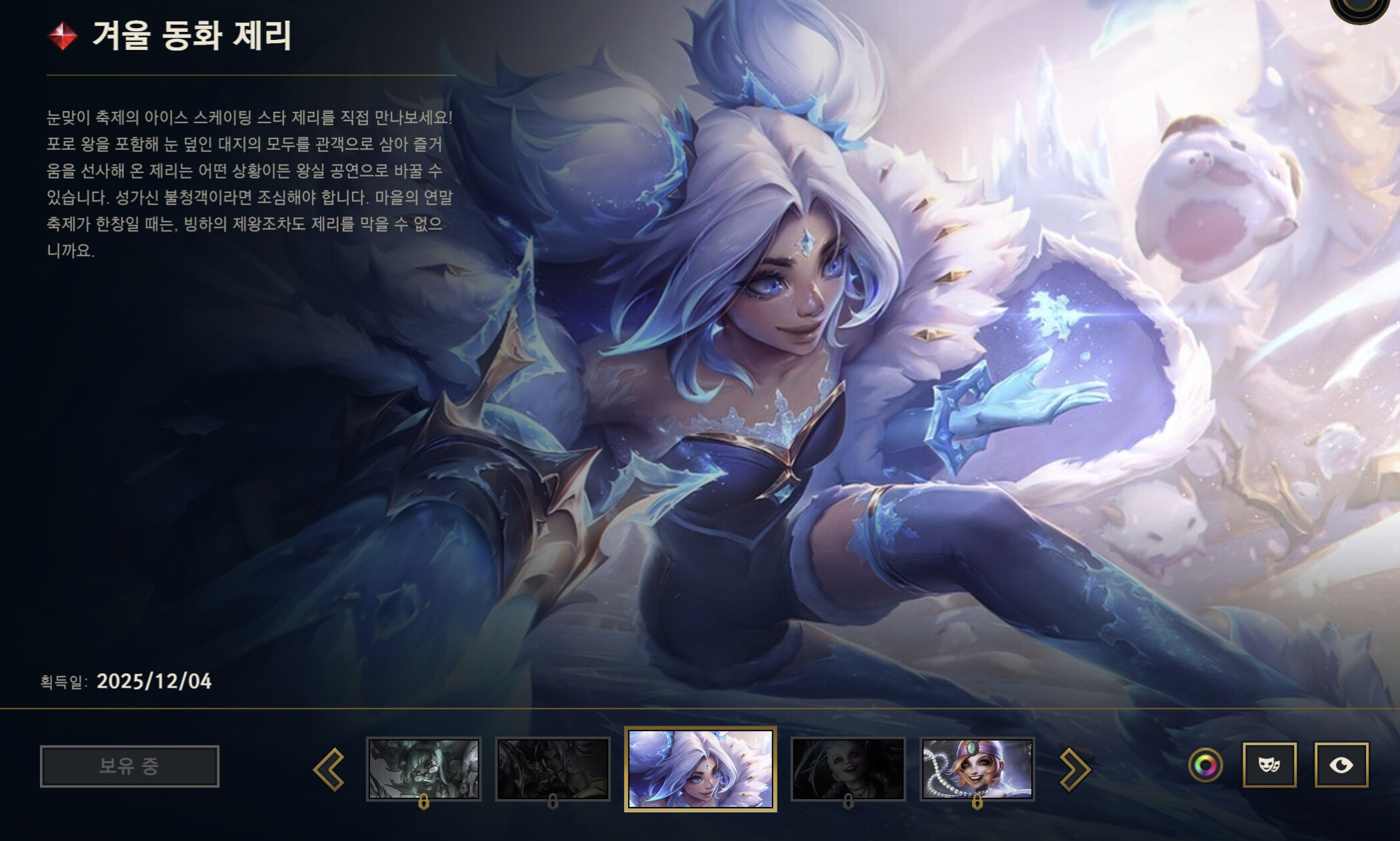This screenshot has height=841, width=1400.
Task: Click the 보유 중 owned button
Action: pyautogui.click(x=129, y=766)
